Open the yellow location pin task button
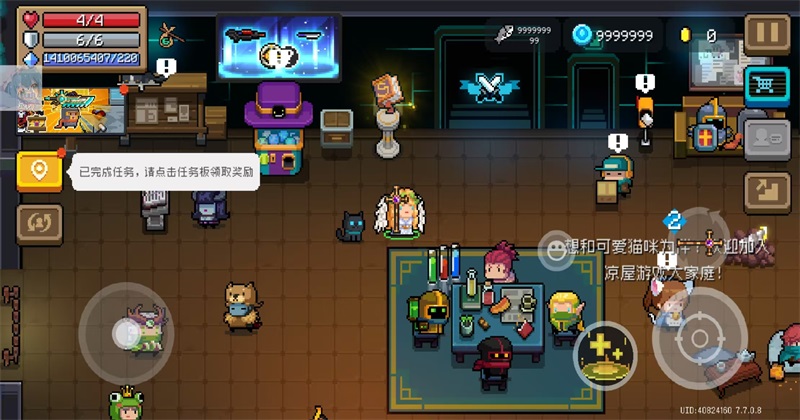This screenshot has height=420, width=800. click(39, 171)
